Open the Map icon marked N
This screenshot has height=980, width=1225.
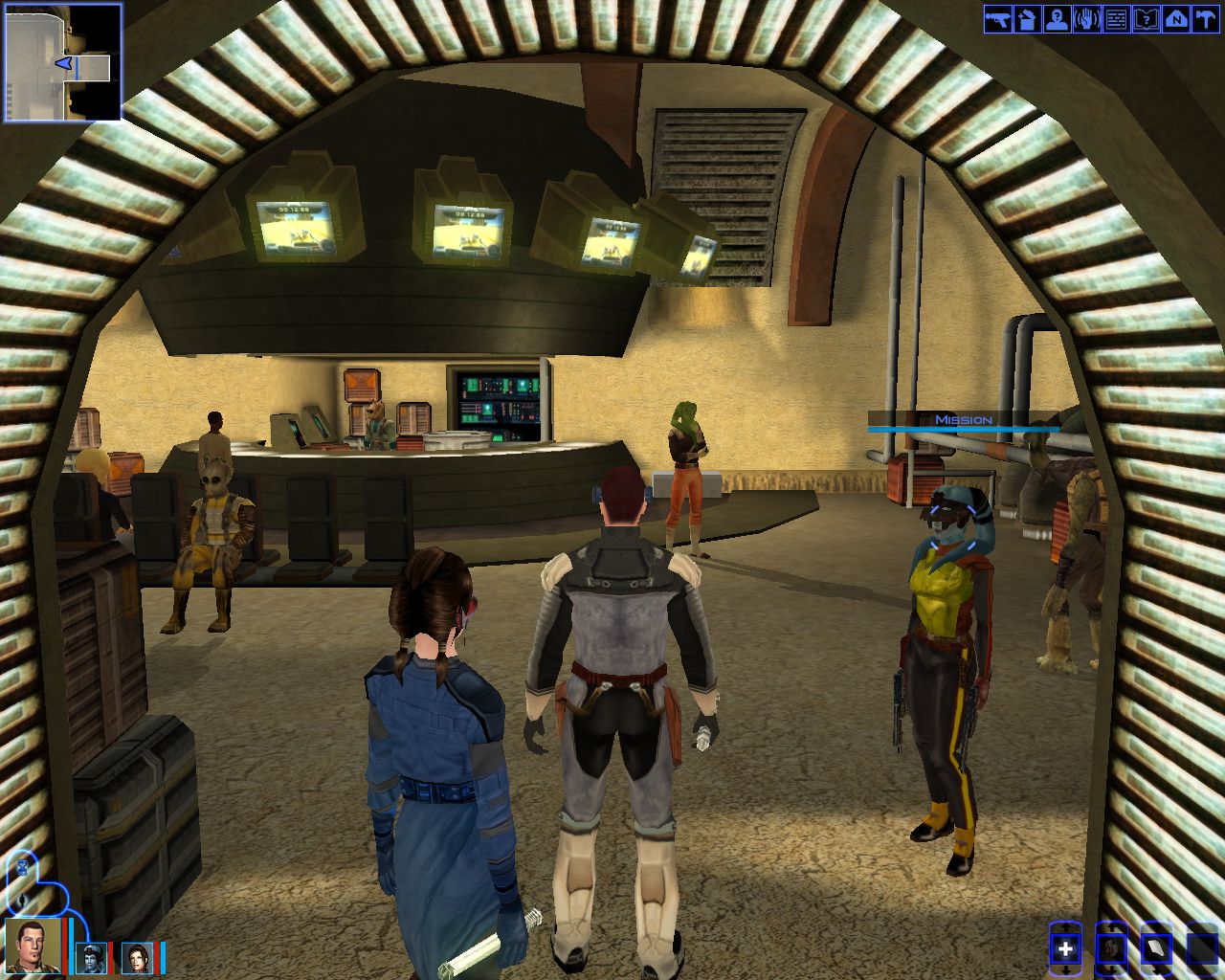click(1175, 19)
